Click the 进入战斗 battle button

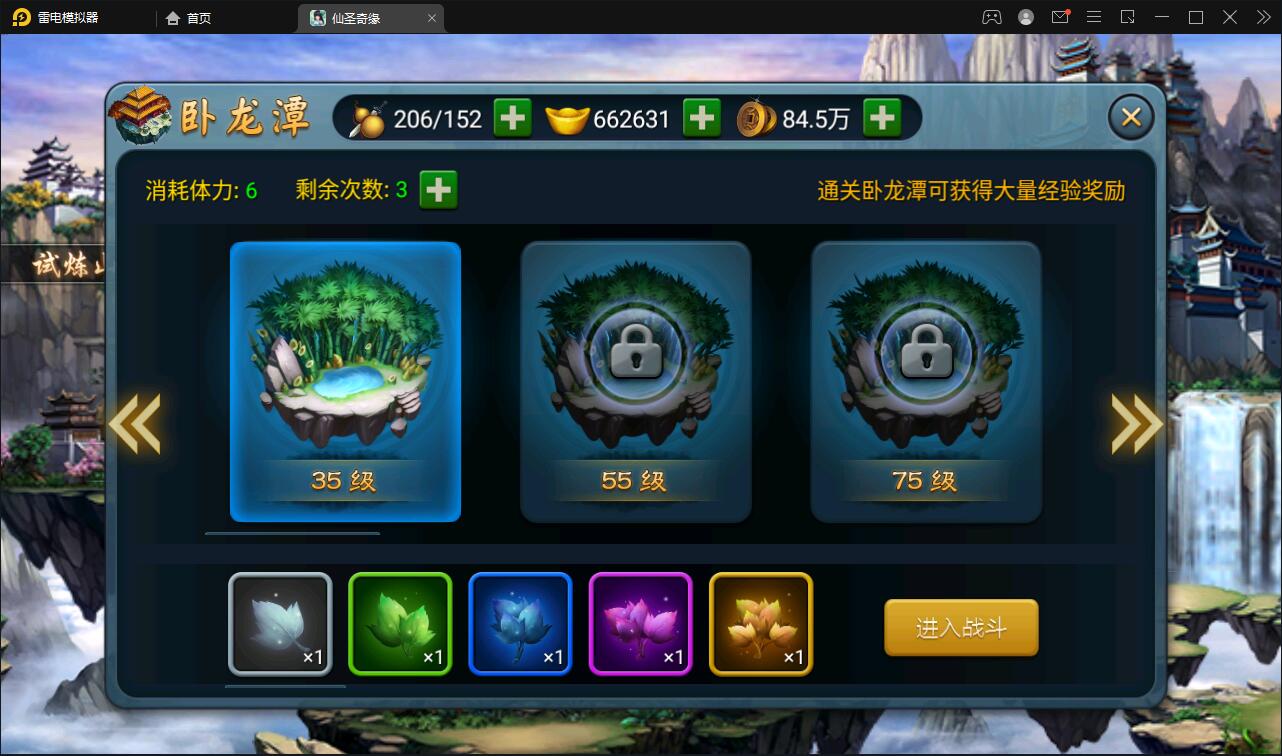click(x=960, y=628)
